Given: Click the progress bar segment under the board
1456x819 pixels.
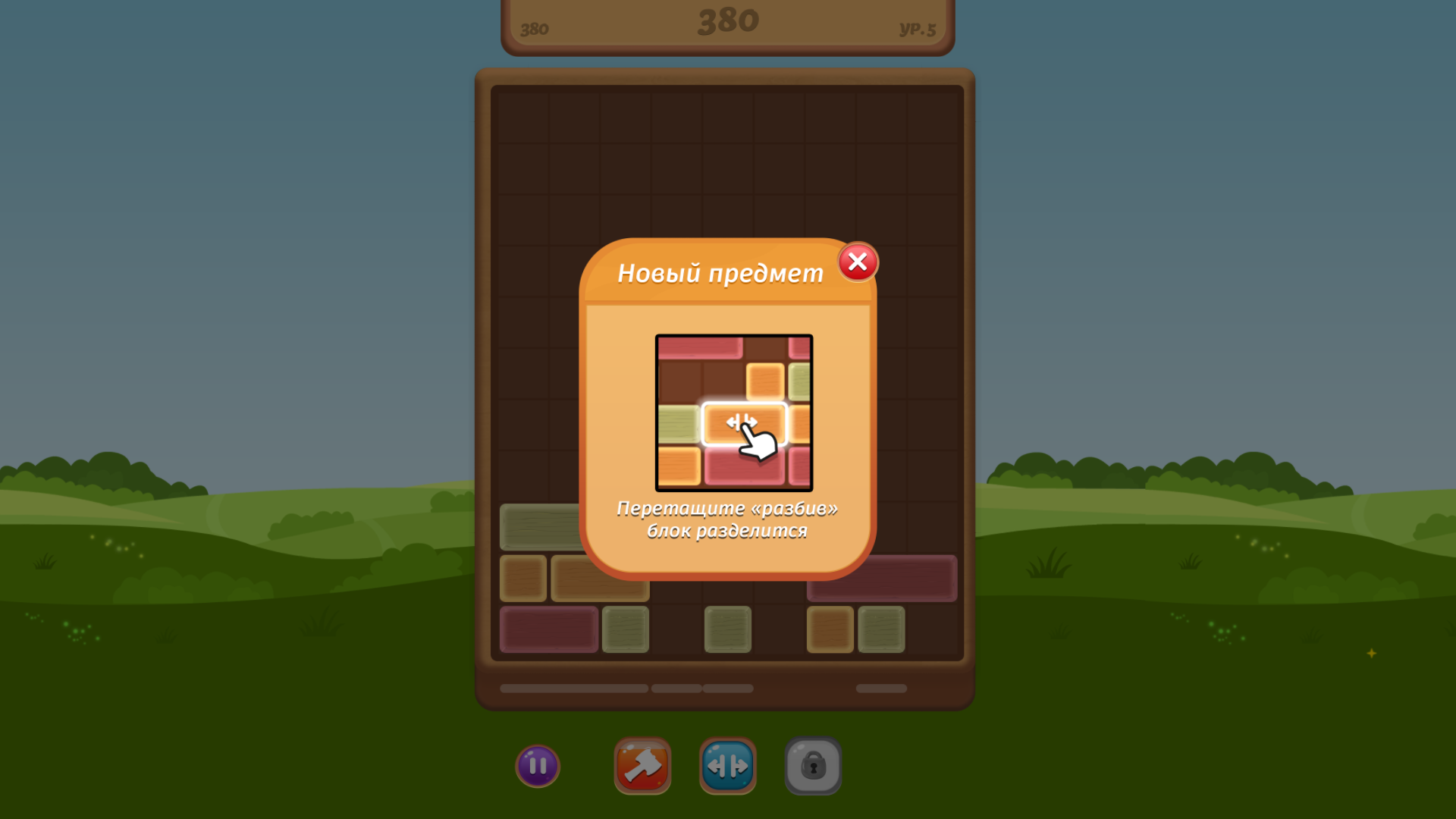Looking at the screenshot, I should coord(573,688).
